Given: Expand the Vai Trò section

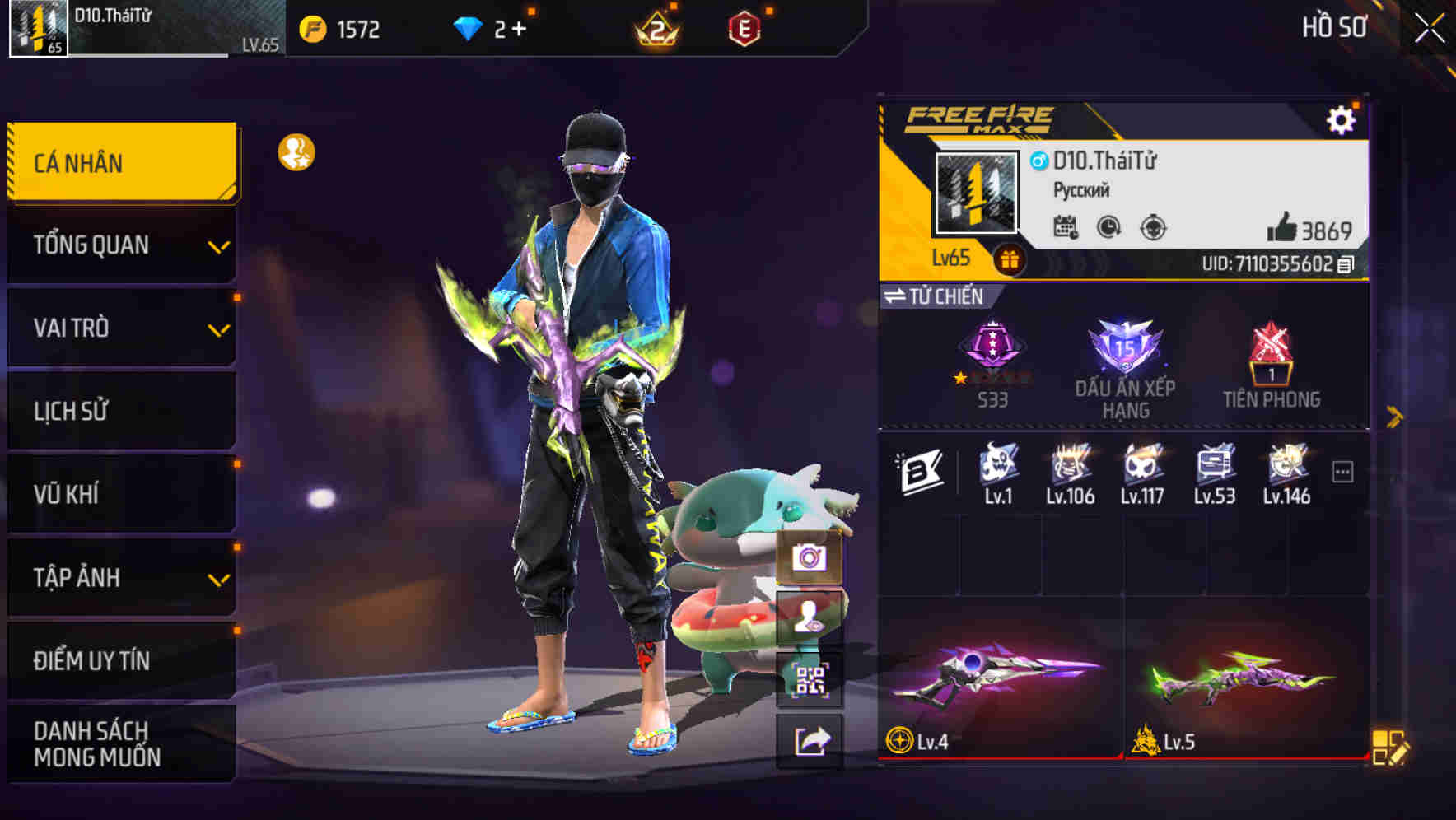Looking at the screenshot, I should 119,328.
